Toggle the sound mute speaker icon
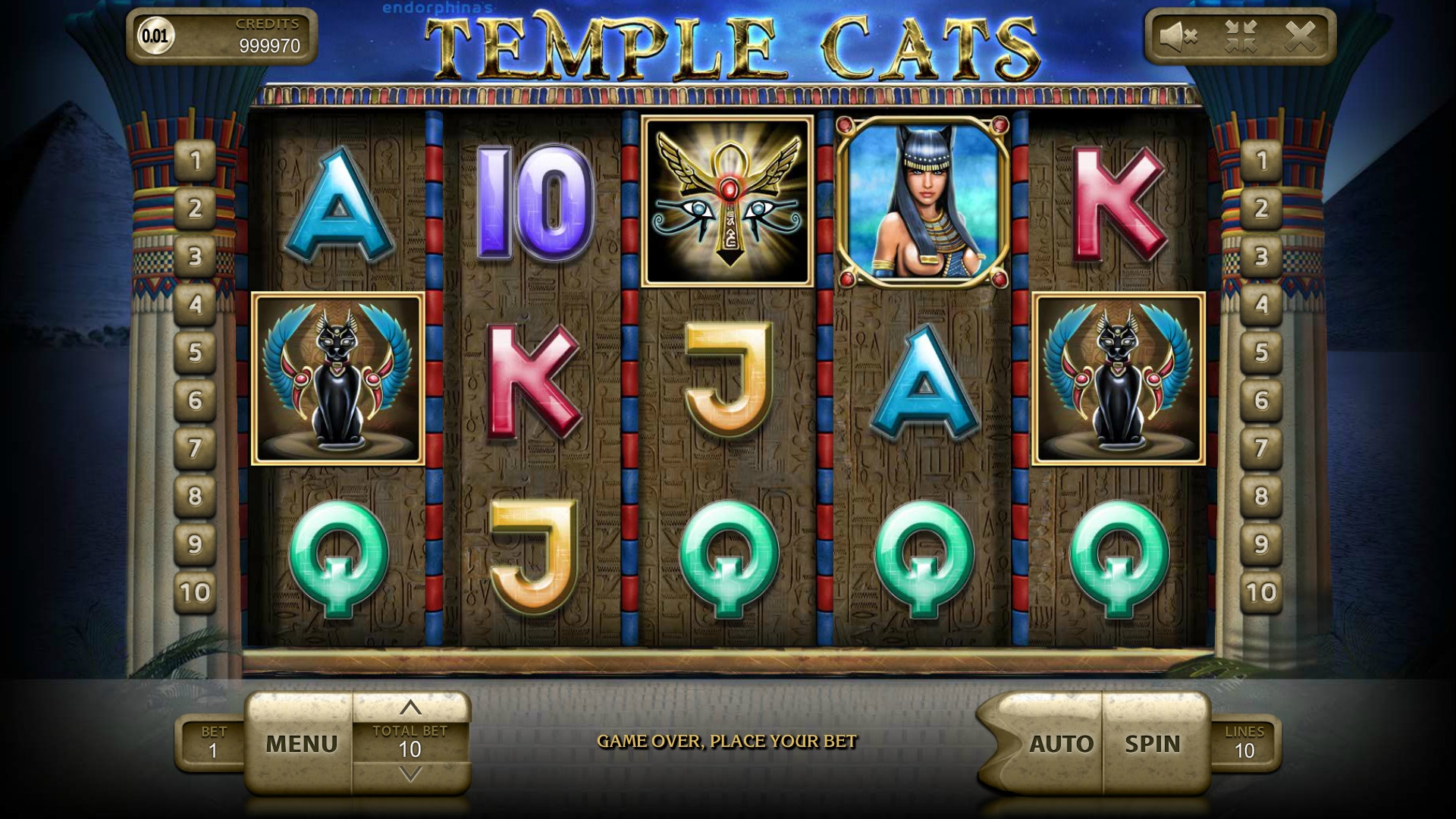Viewport: 1456px width, 819px height. click(x=1178, y=36)
